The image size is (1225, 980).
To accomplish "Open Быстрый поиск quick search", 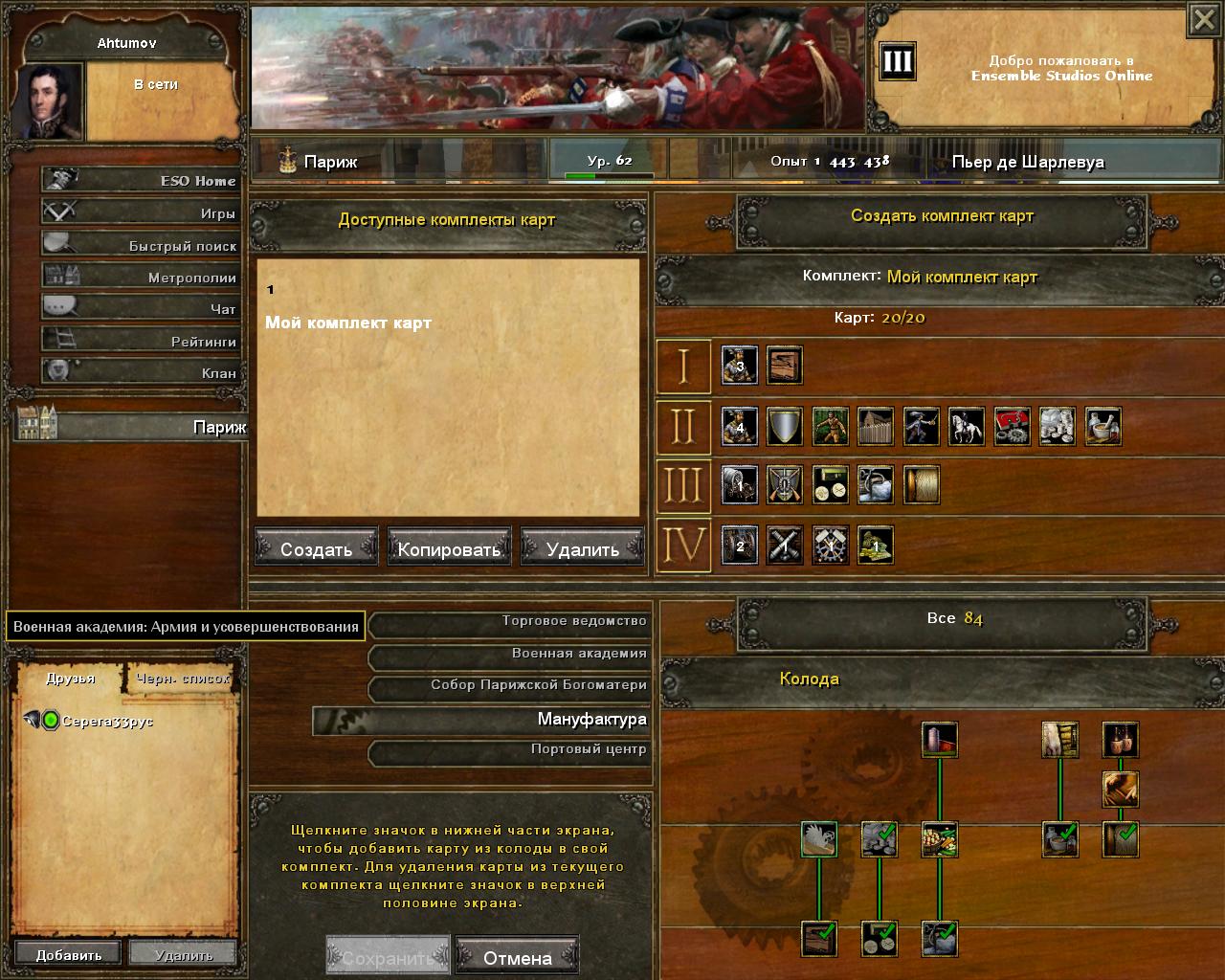I will pyautogui.click(x=142, y=245).
